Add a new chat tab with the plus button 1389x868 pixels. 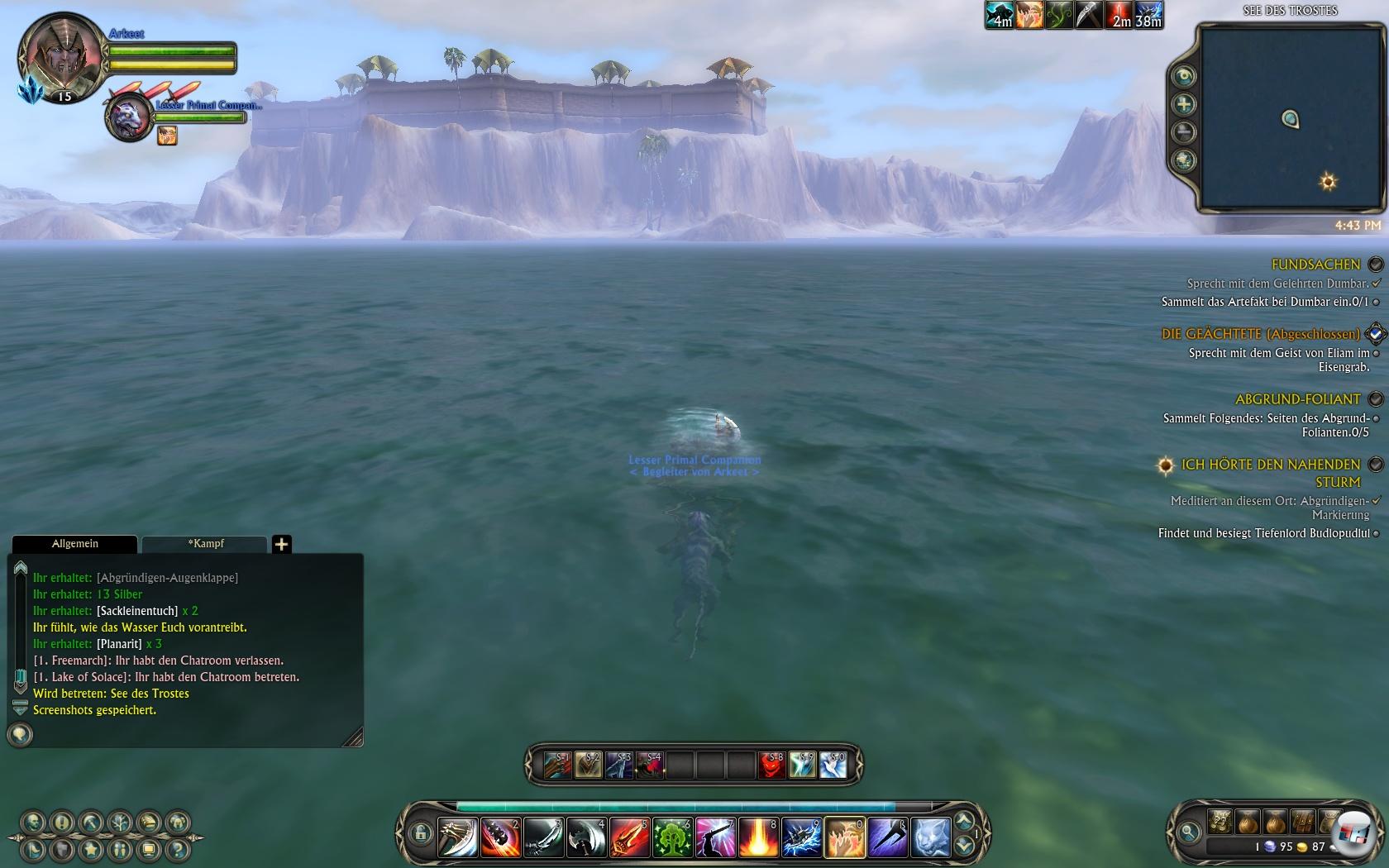pyautogui.click(x=282, y=544)
